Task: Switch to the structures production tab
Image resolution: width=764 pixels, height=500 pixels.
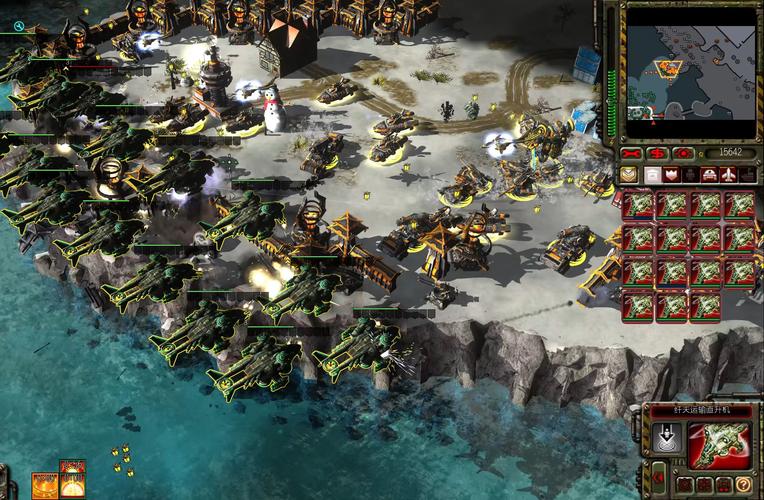Action: click(x=652, y=174)
